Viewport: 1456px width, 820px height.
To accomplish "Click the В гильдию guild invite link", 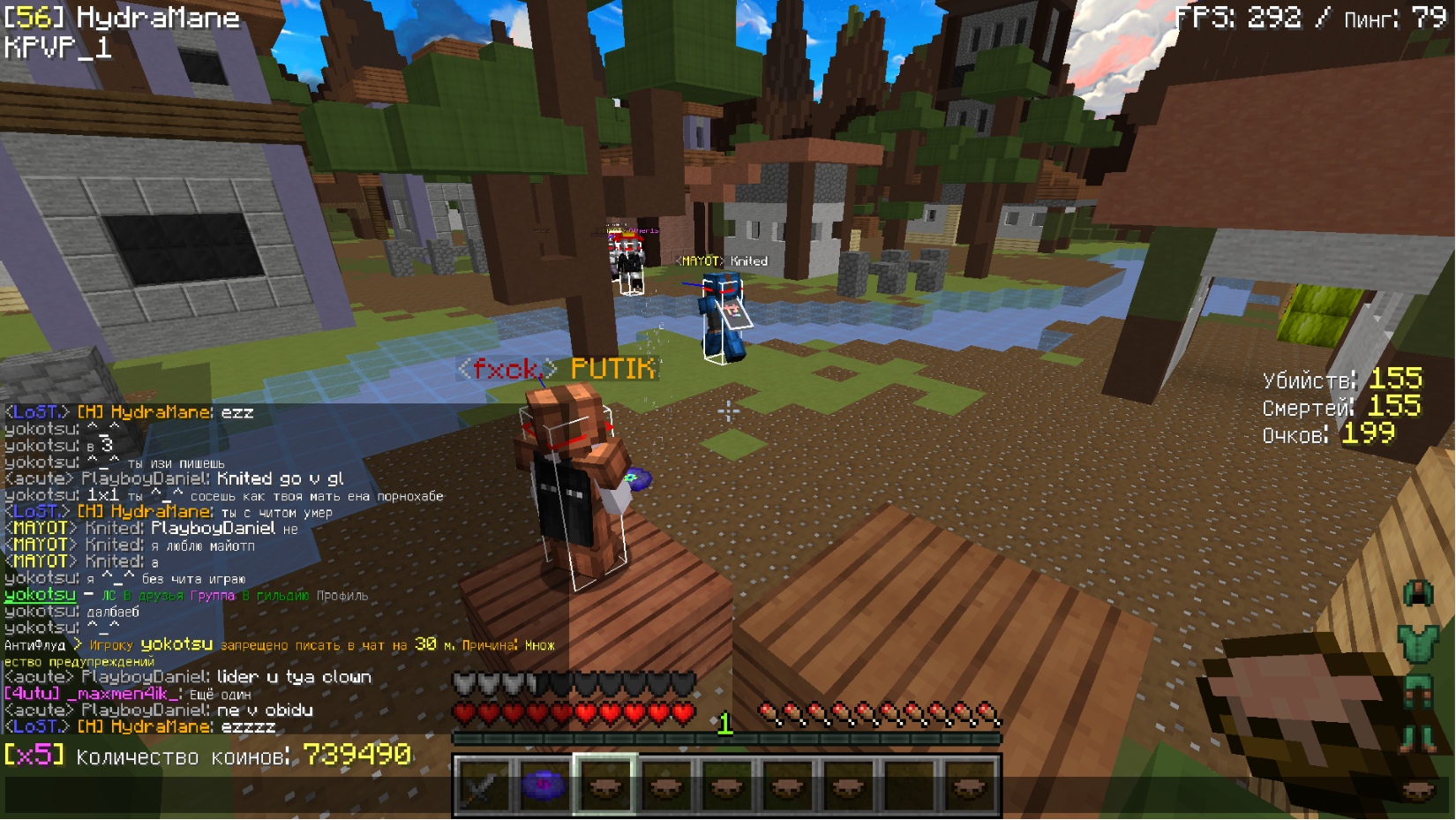I will click(275, 596).
